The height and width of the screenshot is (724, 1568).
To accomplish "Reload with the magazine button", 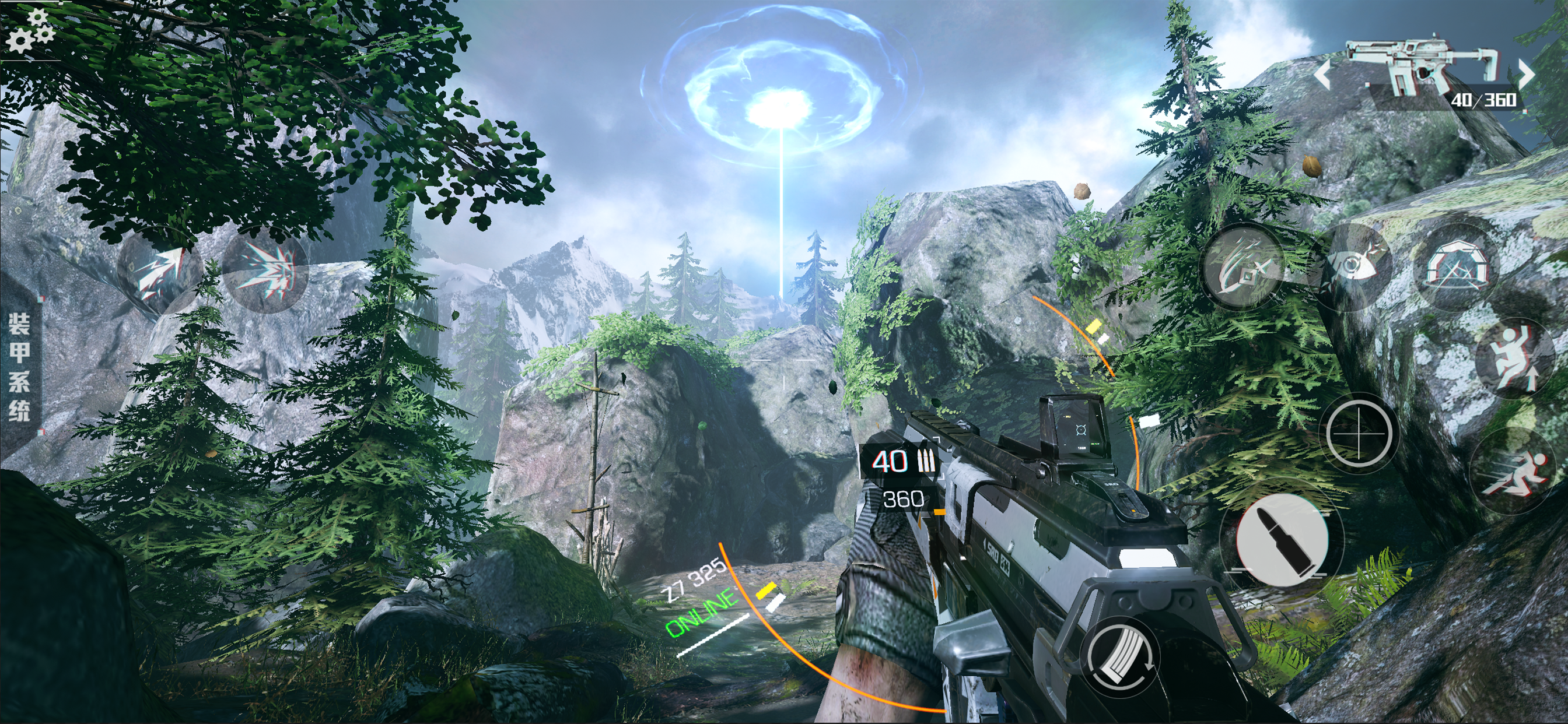I will click(x=1120, y=657).
